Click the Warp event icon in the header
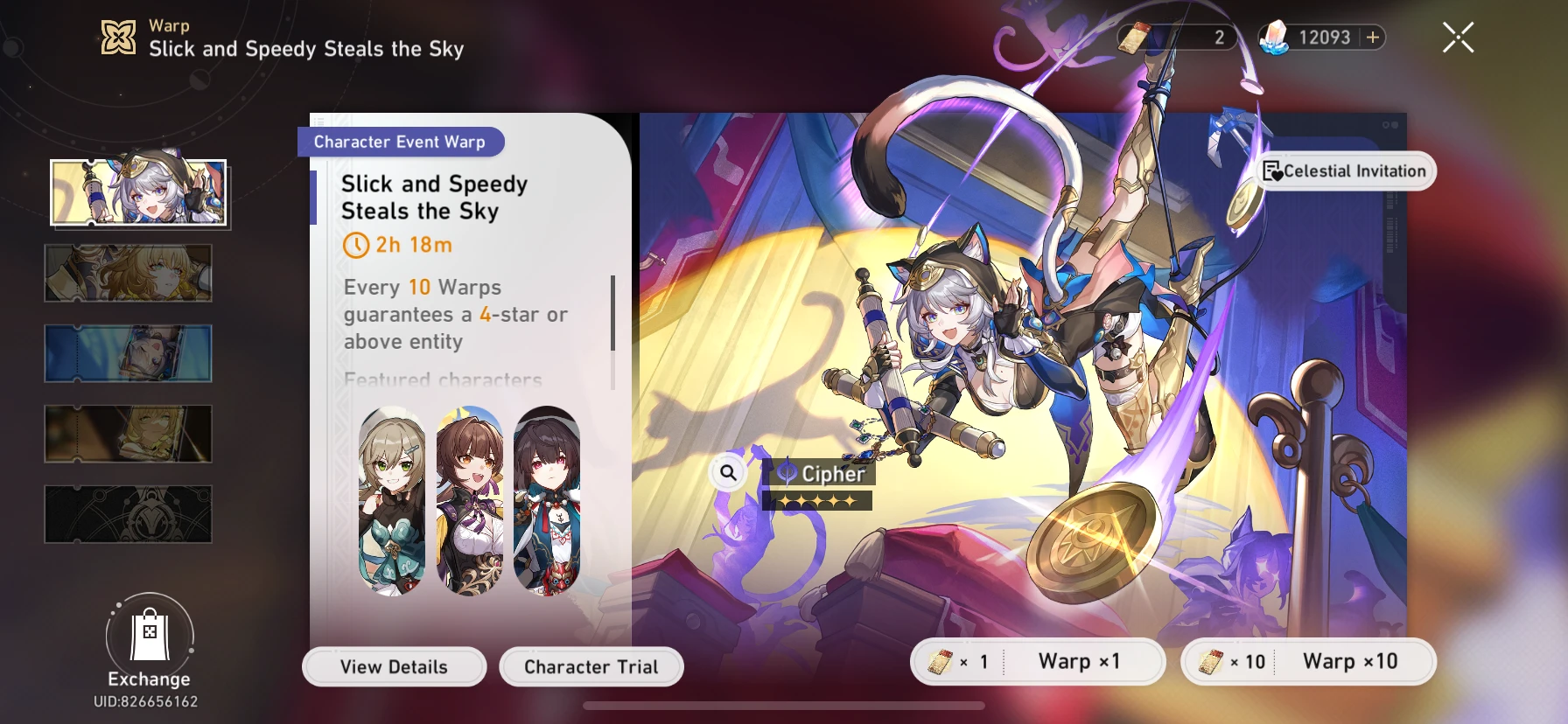This screenshot has width=1568, height=724. point(120,37)
